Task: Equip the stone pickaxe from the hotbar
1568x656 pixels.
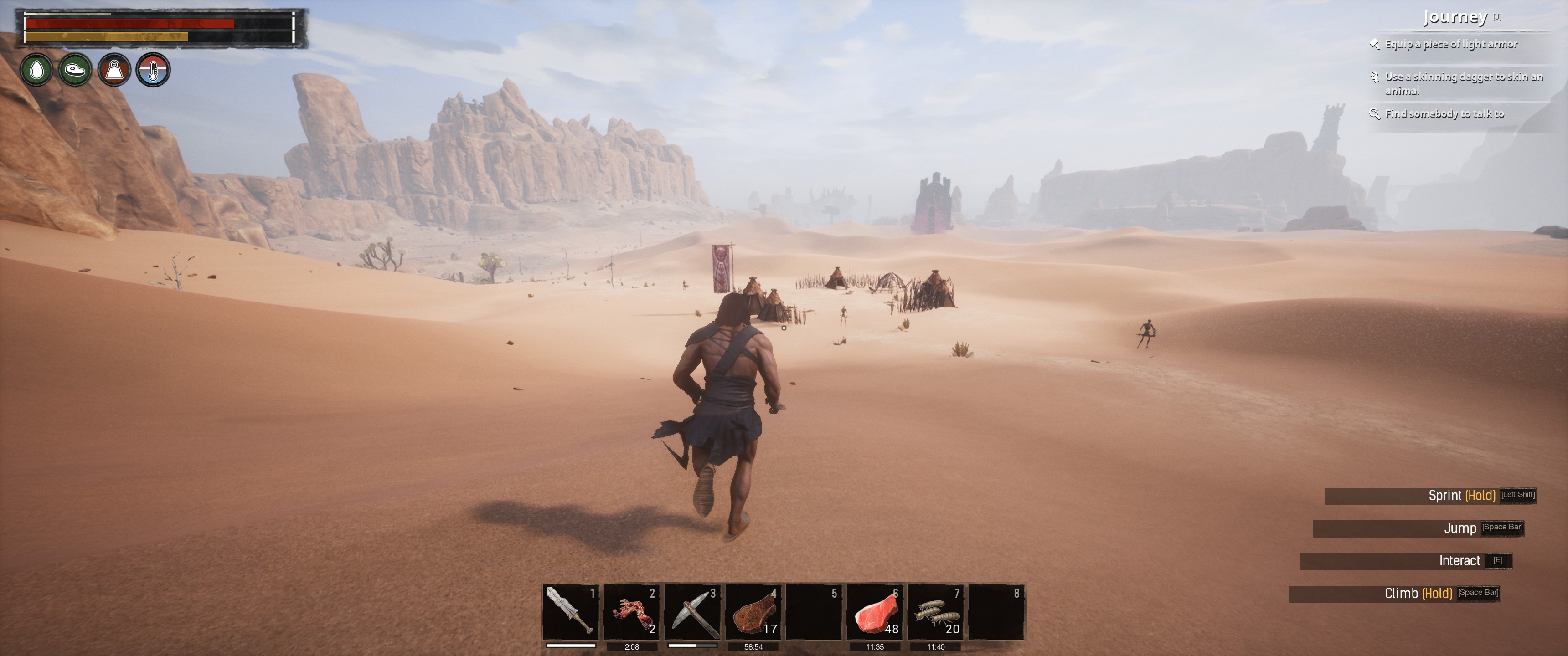Action: 692,611
